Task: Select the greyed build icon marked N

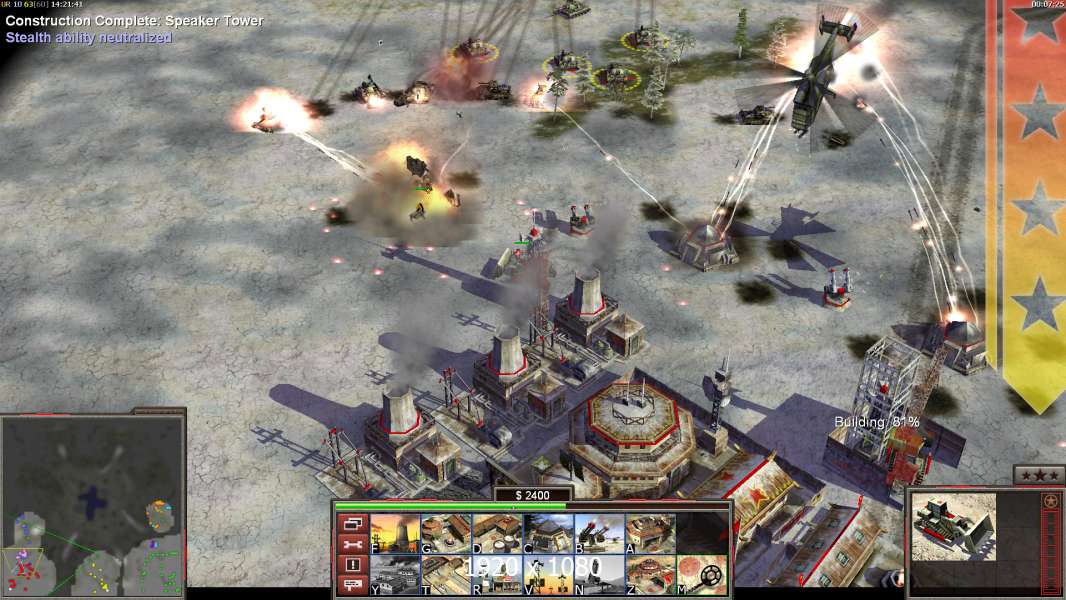Action: pyautogui.click(x=599, y=575)
